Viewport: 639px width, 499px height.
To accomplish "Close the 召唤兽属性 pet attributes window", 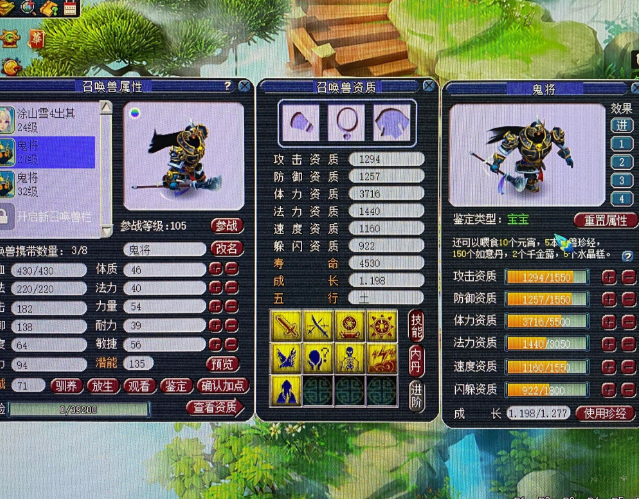I will pos(244,86).
